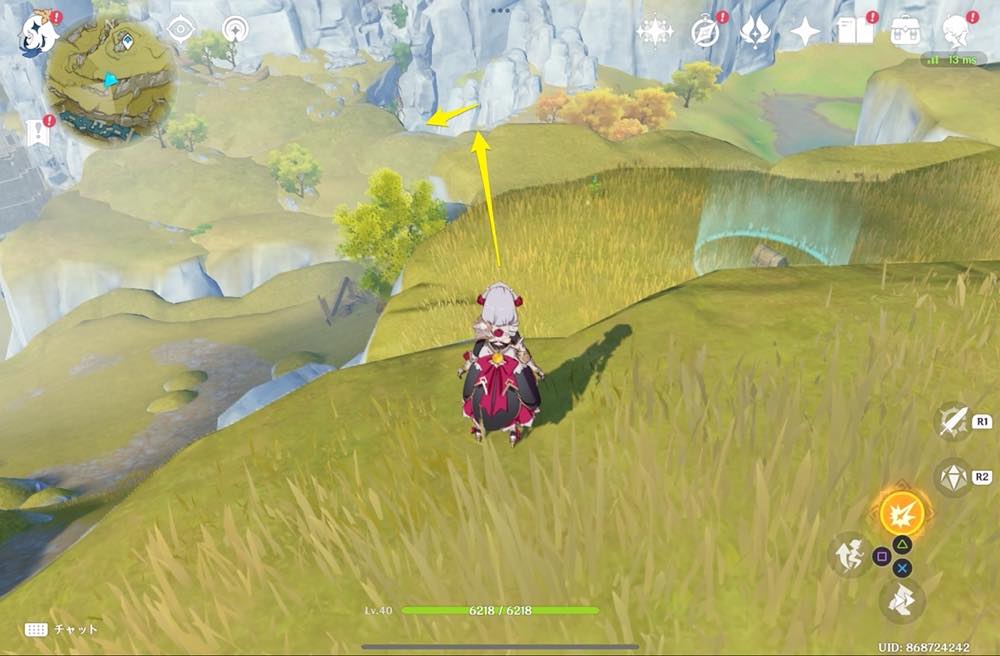Activate the crystal elemental skill button
This screenshot has height=656, width=1000.
[x=952, y=476]
